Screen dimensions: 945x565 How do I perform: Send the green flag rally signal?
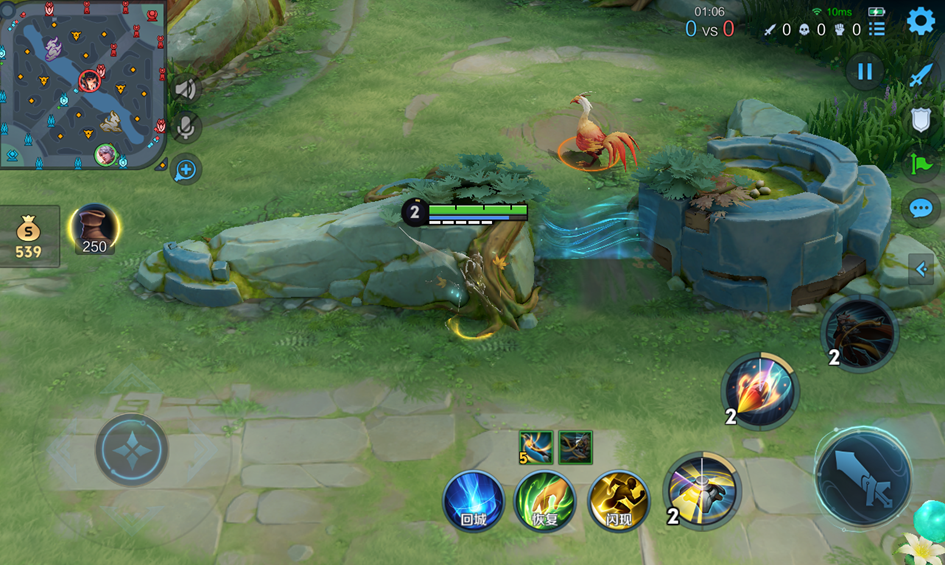point(921,164)
